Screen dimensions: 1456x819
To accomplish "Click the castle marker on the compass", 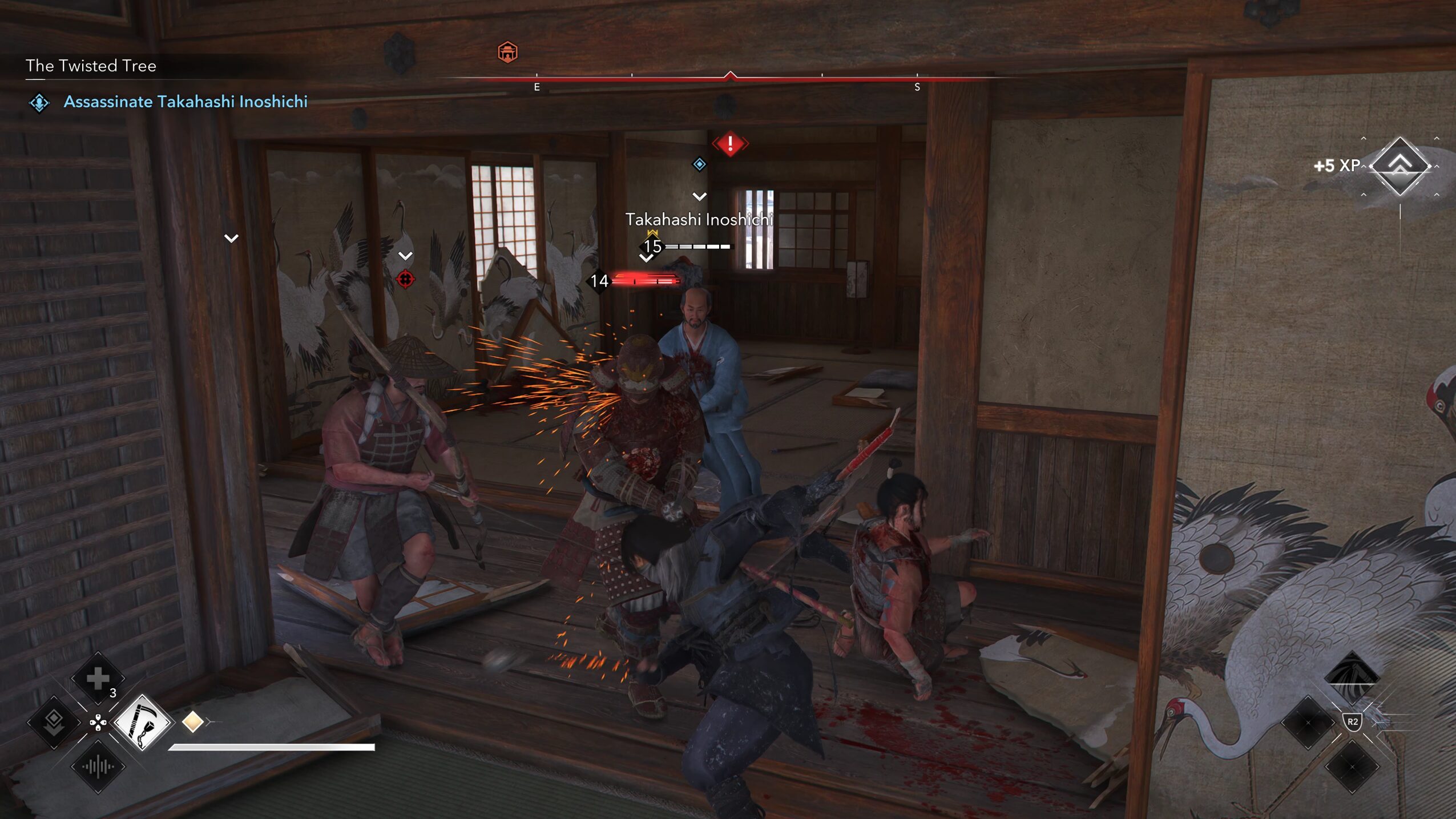I will [x=507, y=53].
